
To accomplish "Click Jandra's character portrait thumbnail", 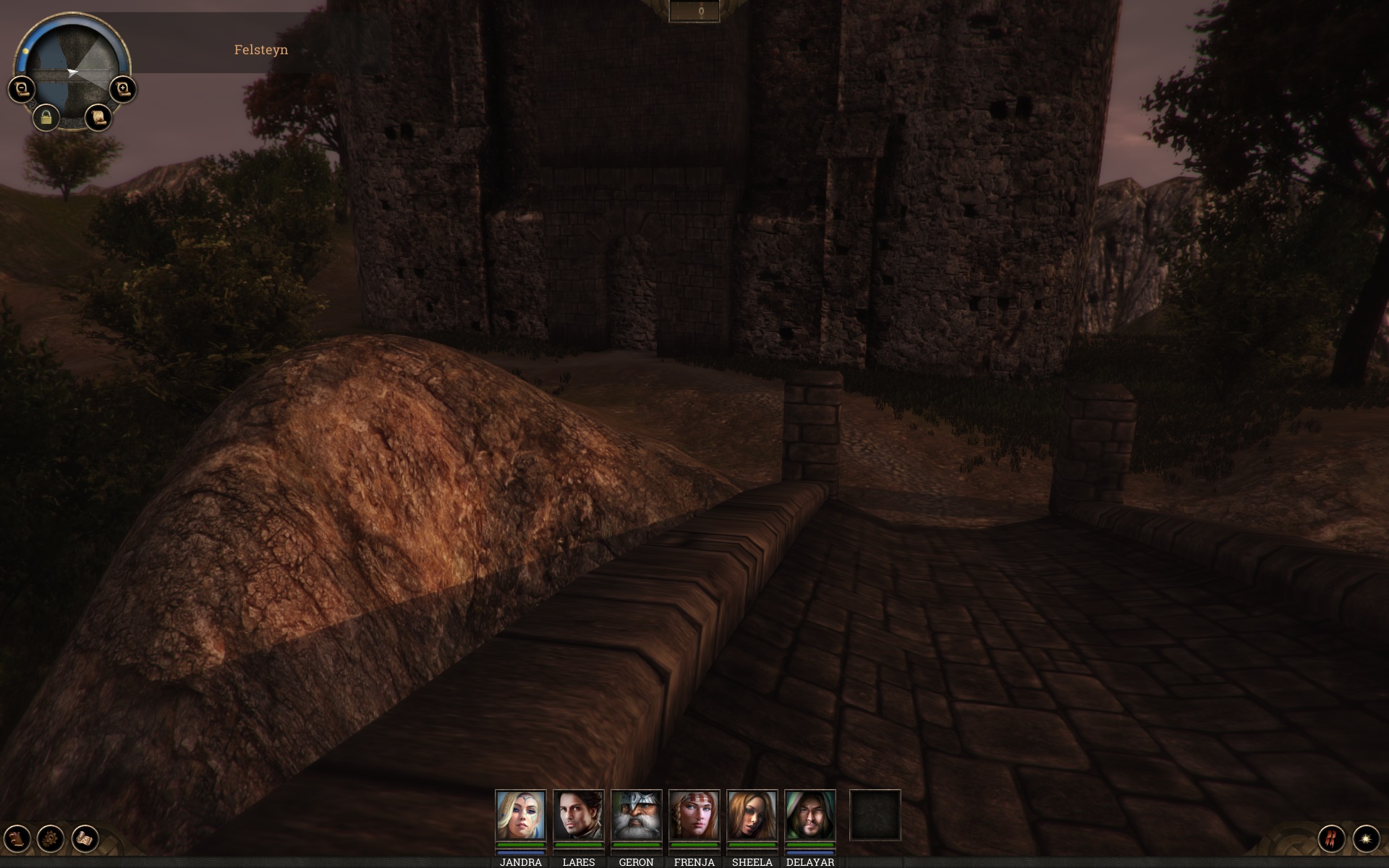I will click(x=522, y=814).
